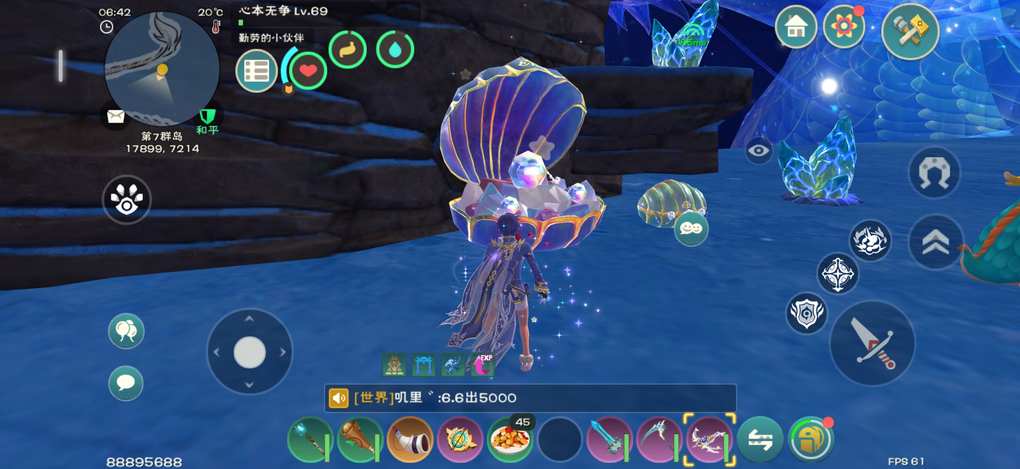Tap the paw print pet button

point(126,201)
